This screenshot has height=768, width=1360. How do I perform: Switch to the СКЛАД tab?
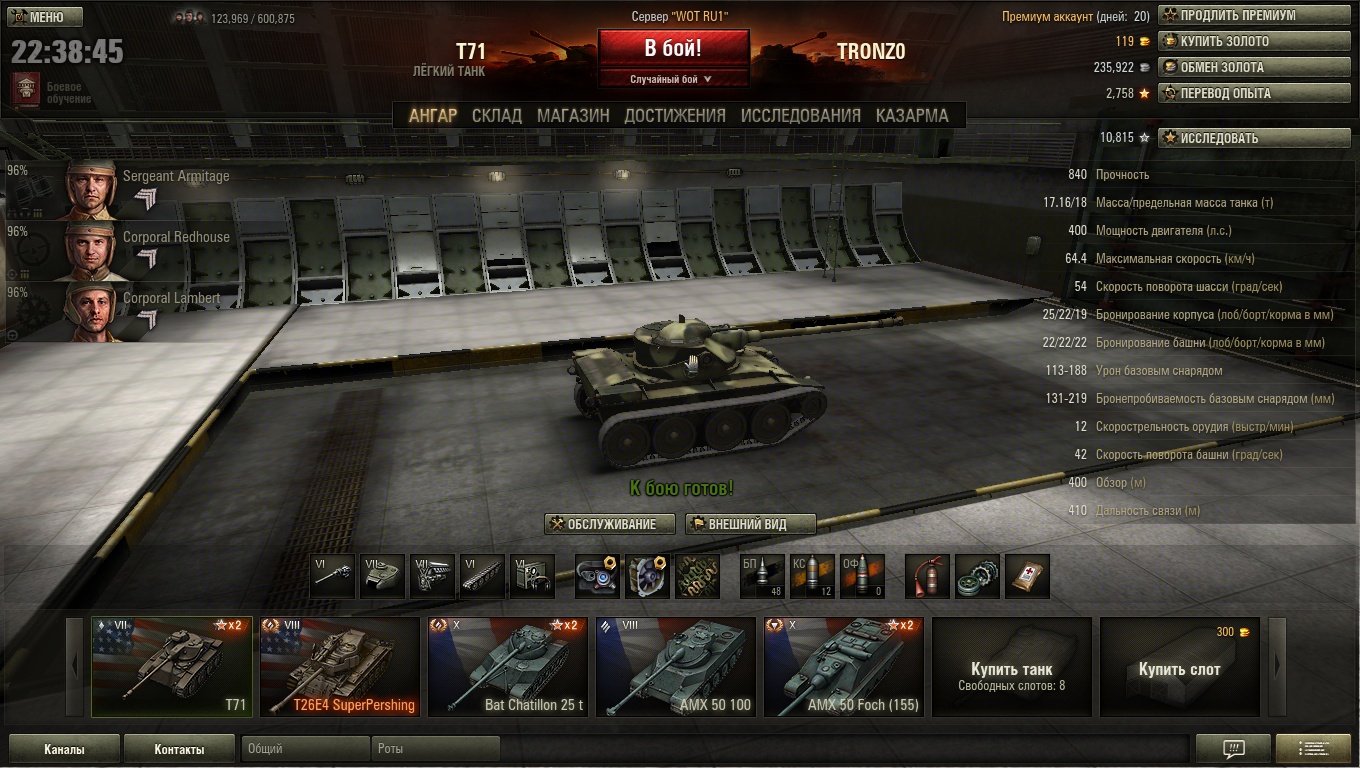tap(497, 115)
